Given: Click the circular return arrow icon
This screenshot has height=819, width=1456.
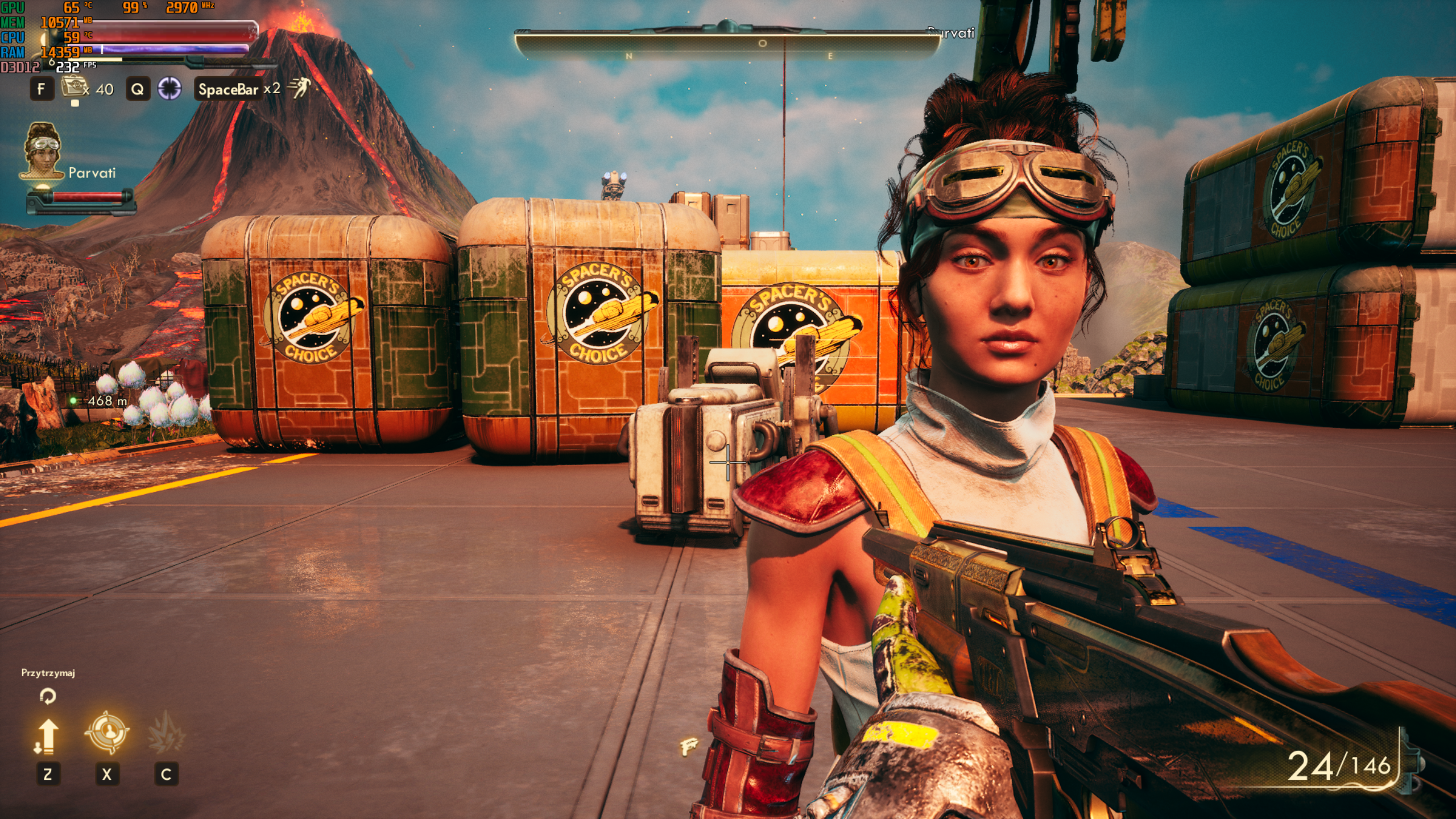Looking at the screenshot, I should pos(48,696).
